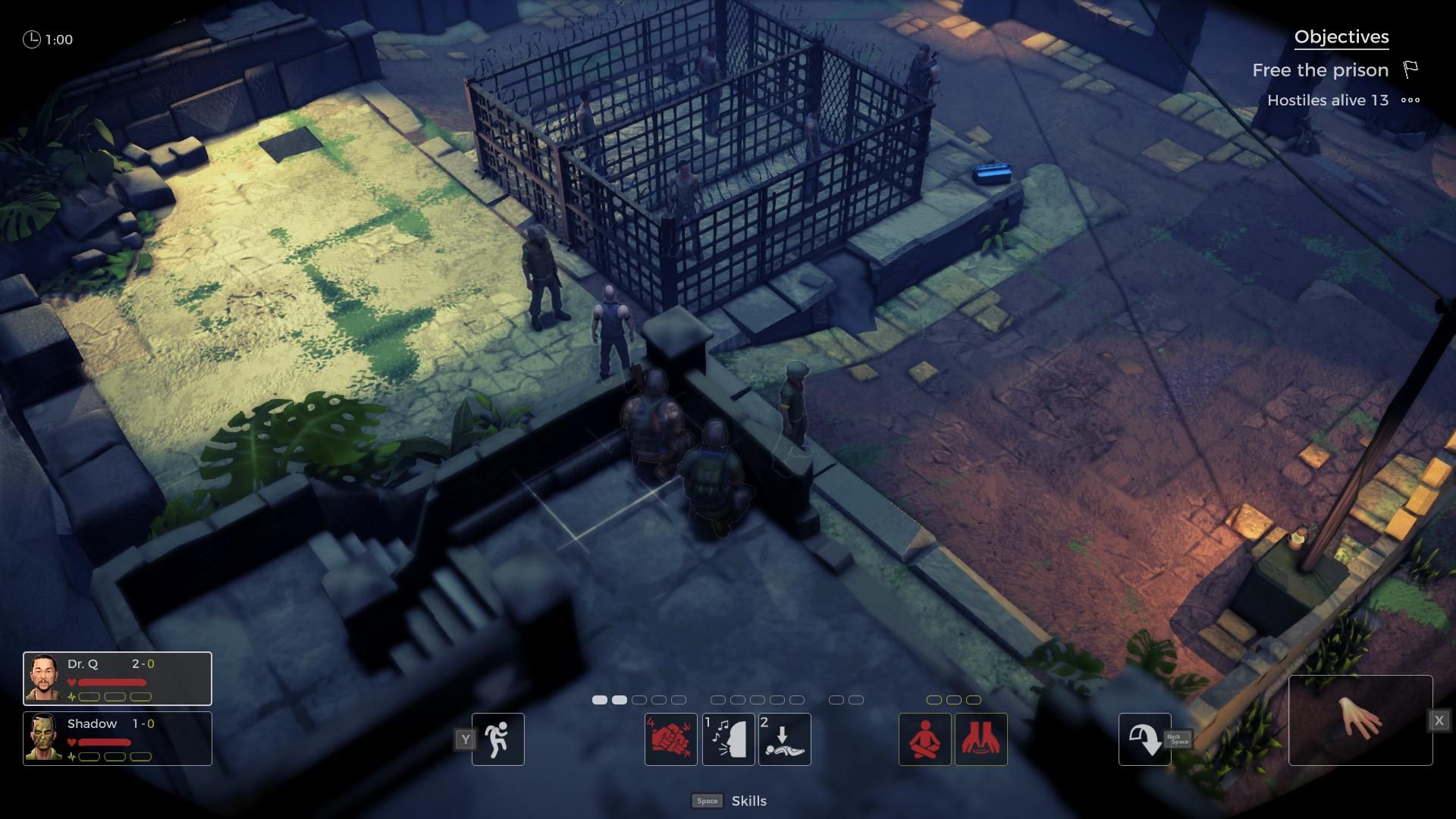Click the curved-arrow end turn button

point(1144,739)
